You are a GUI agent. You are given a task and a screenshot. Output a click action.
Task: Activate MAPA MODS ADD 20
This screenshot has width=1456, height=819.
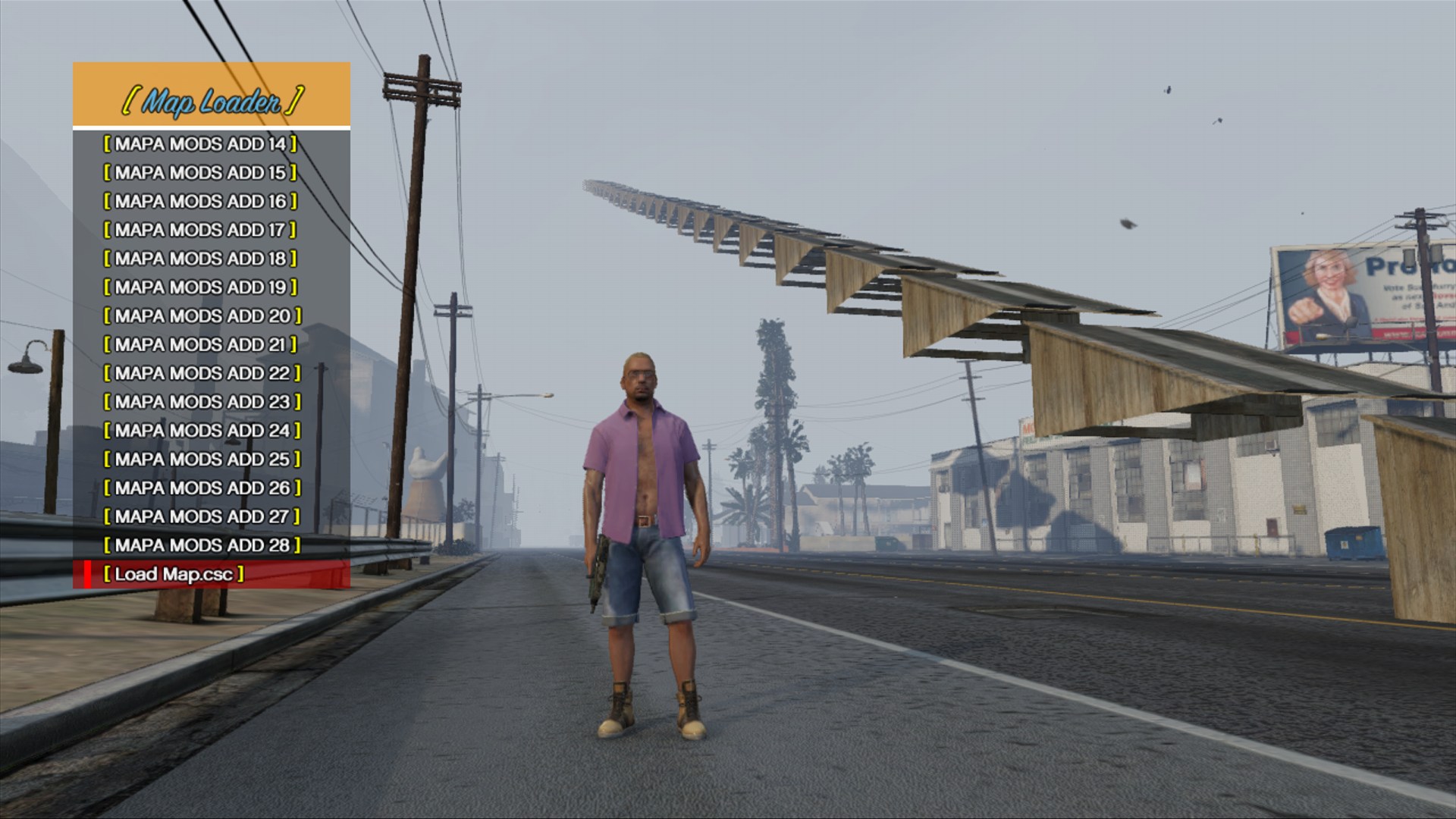202,316
